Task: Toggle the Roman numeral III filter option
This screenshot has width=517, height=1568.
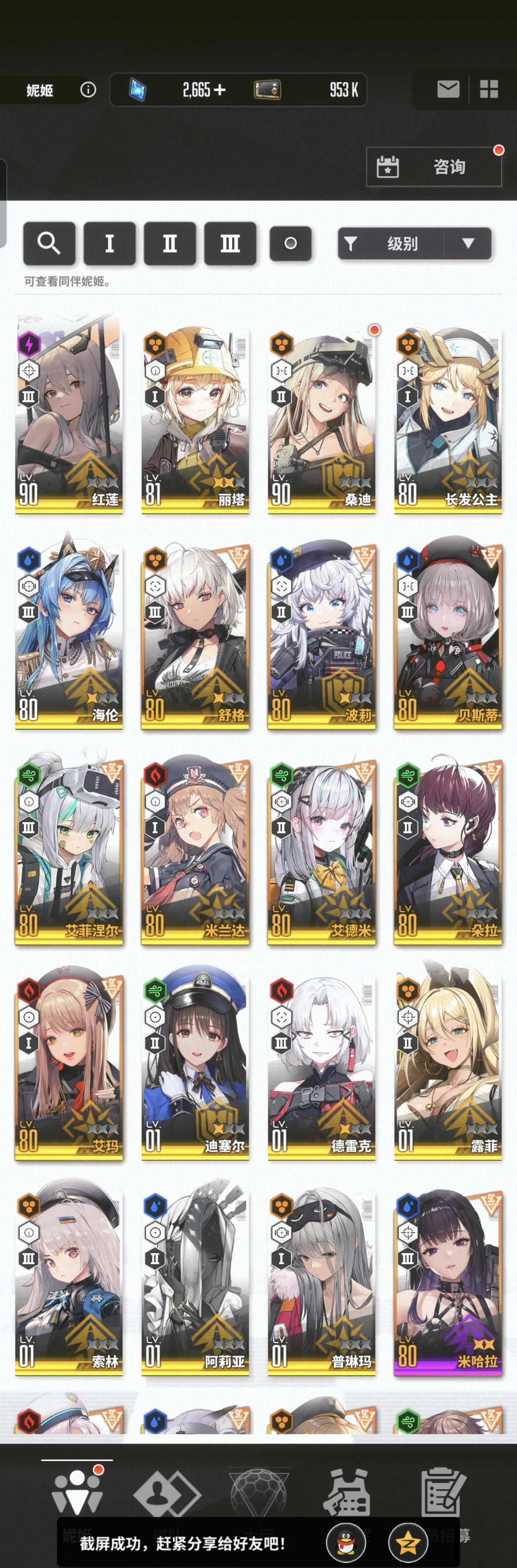Action: (x=230, y=243)
